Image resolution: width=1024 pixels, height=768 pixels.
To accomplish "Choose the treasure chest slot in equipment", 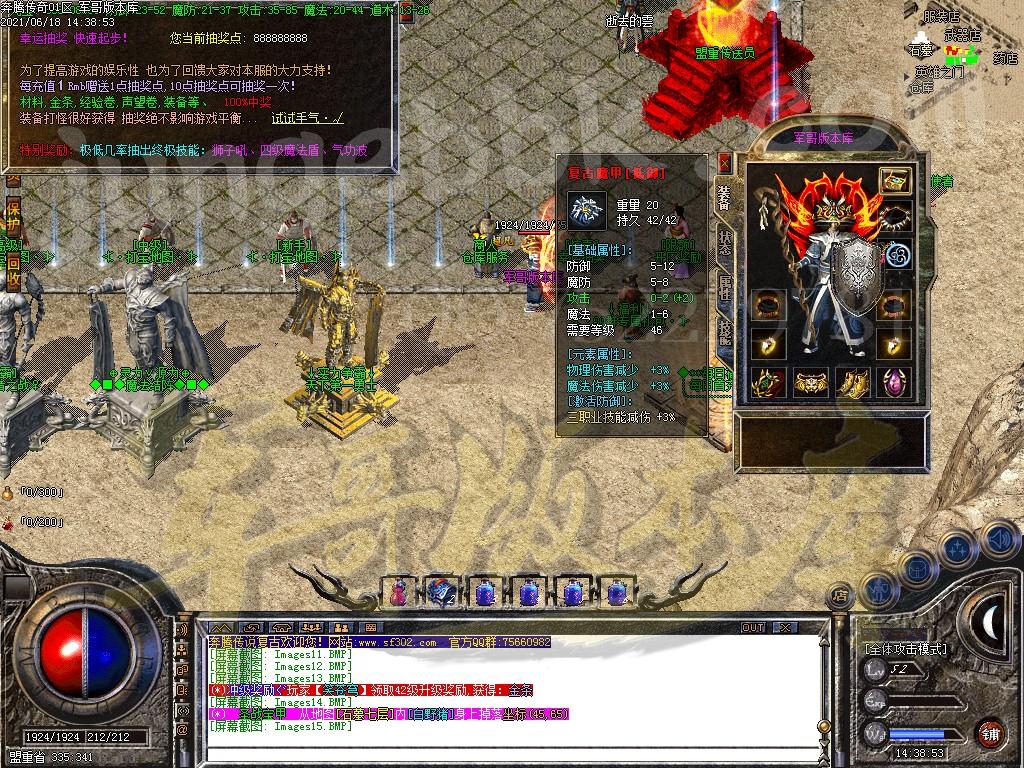I will pyautogui.click(x=895, y=181).
